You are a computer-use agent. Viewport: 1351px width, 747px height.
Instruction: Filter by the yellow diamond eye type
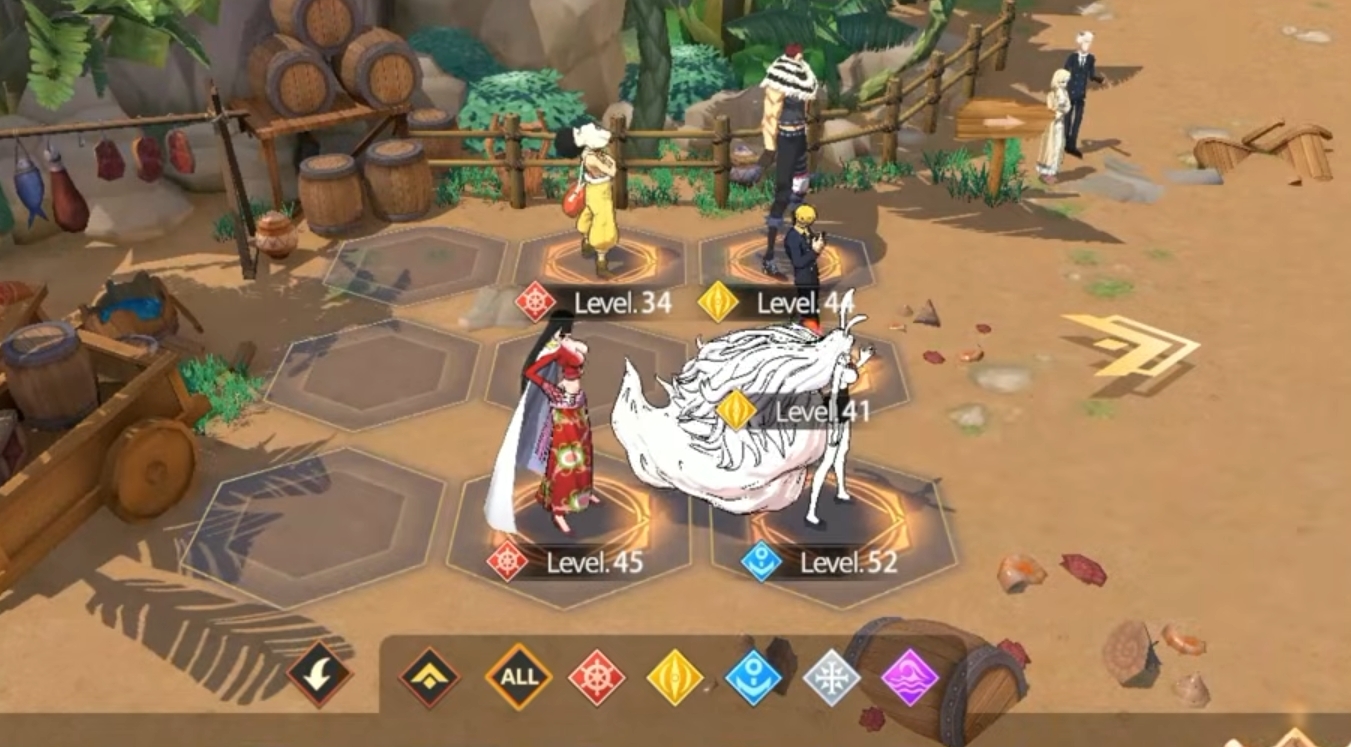[x=675, y=677]
